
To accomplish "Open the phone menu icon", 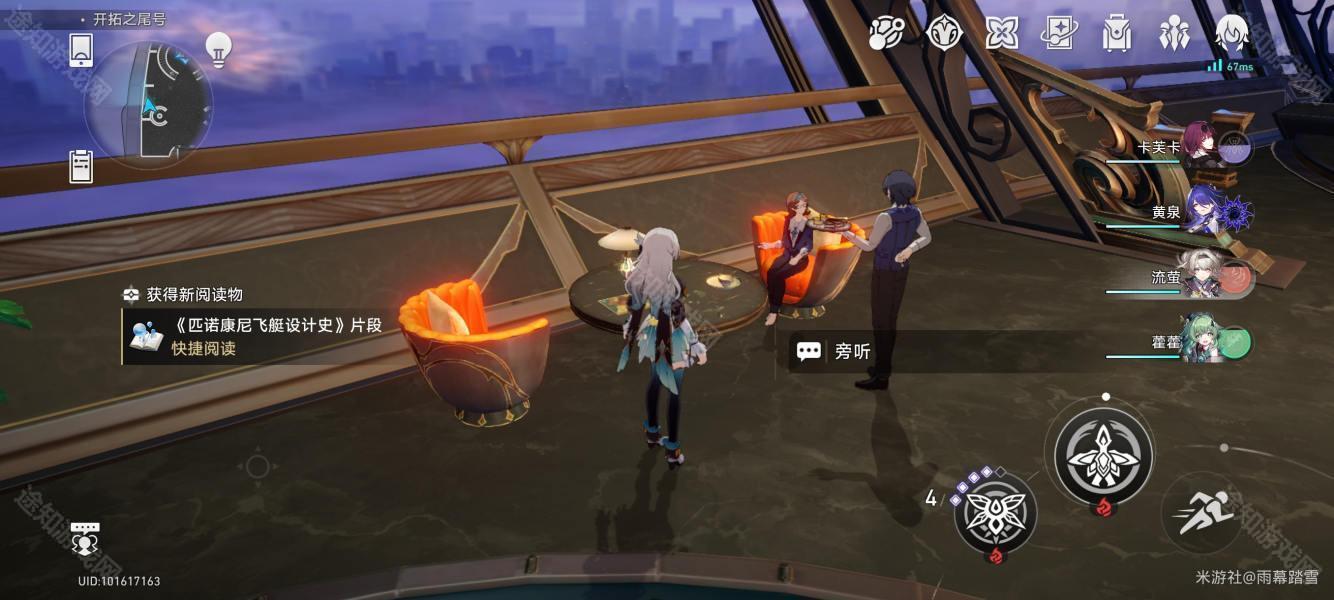I will click(x=81, y=50).
